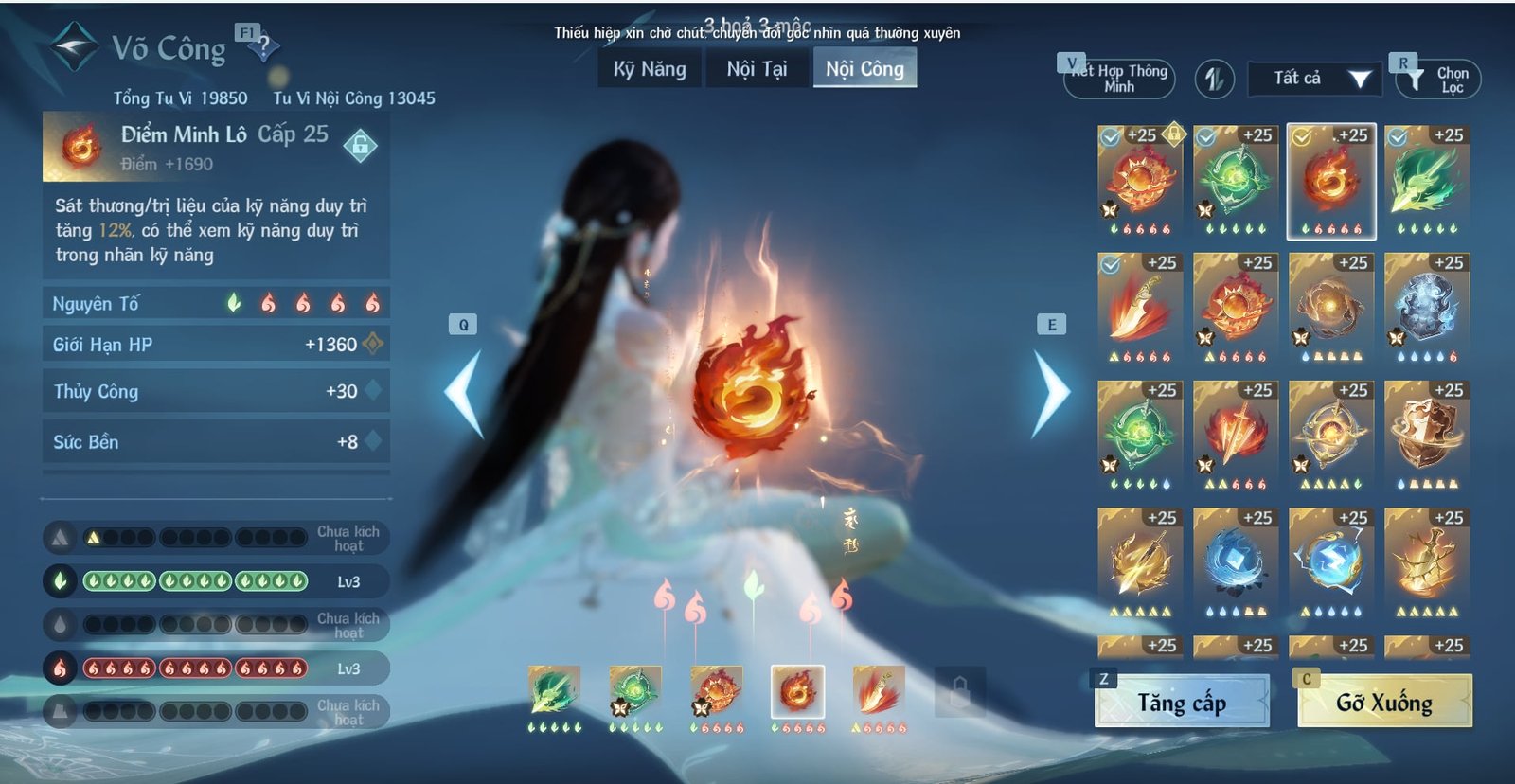Click the red dagger inner skill icon
This screenshot has height=784, width=1515.
(1141, 308)
